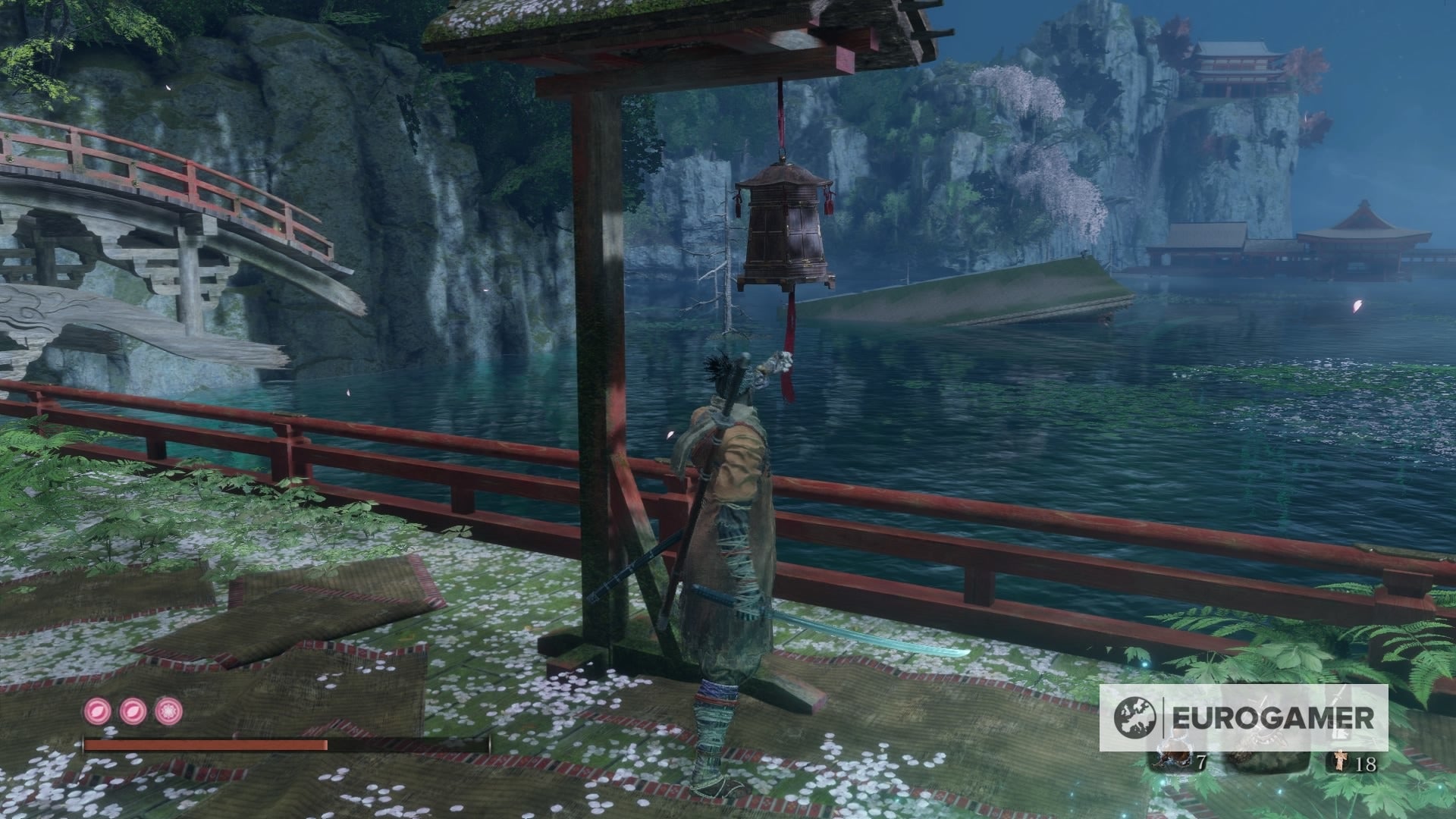Select the snowflake-patterned pink orb icon
Image resolution: width=1456 pixels, height=819 pixels.
click(168, 711)
